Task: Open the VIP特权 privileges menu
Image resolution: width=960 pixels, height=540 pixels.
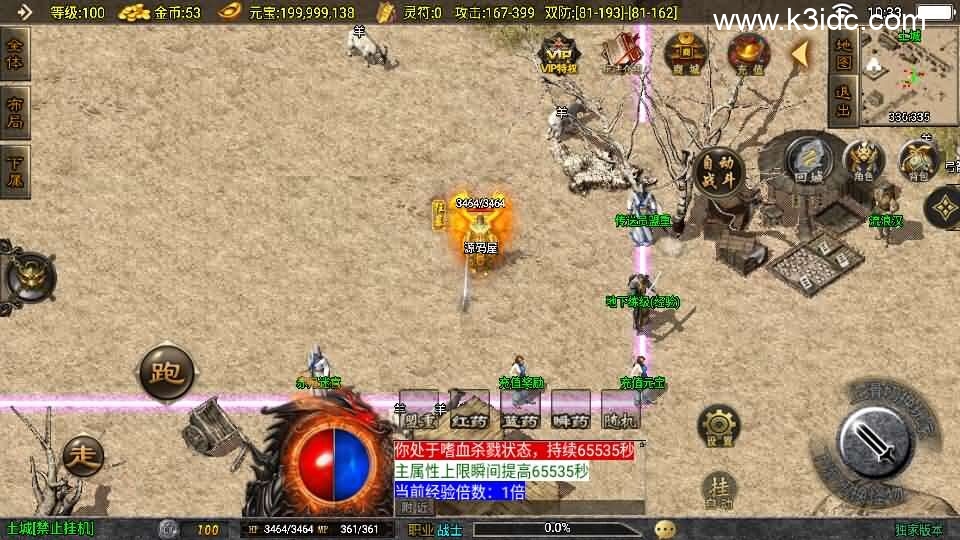Action: [559, 53]
